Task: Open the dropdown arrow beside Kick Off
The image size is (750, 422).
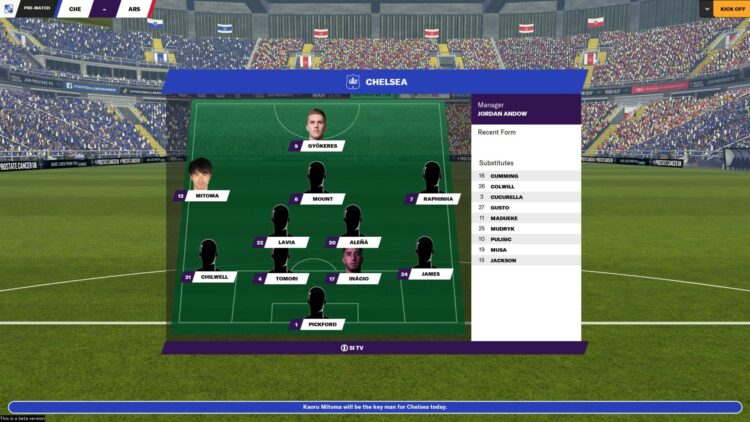Action: (x=706, y=9)
